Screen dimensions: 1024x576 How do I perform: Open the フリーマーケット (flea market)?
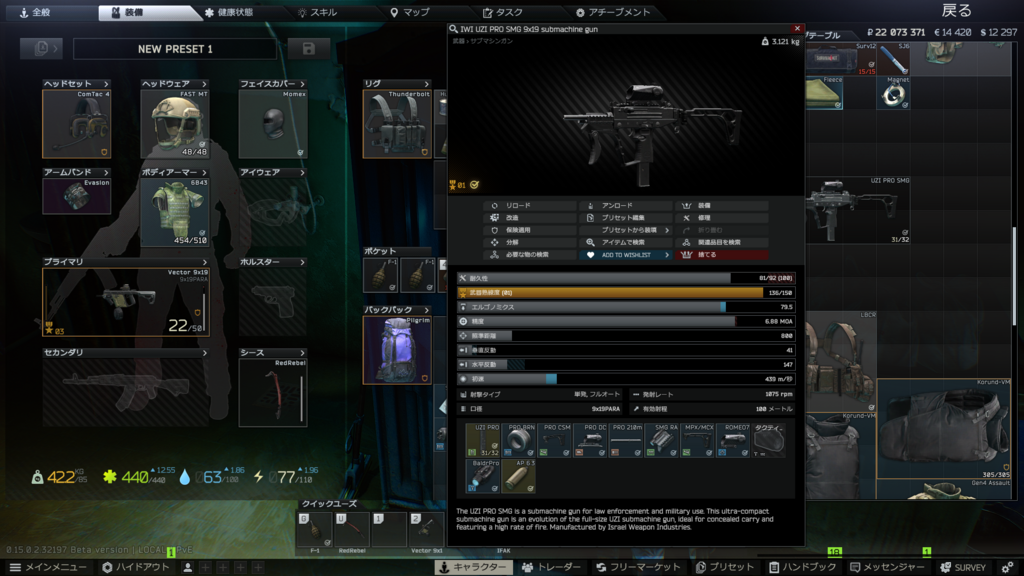[x=637, y=567]
